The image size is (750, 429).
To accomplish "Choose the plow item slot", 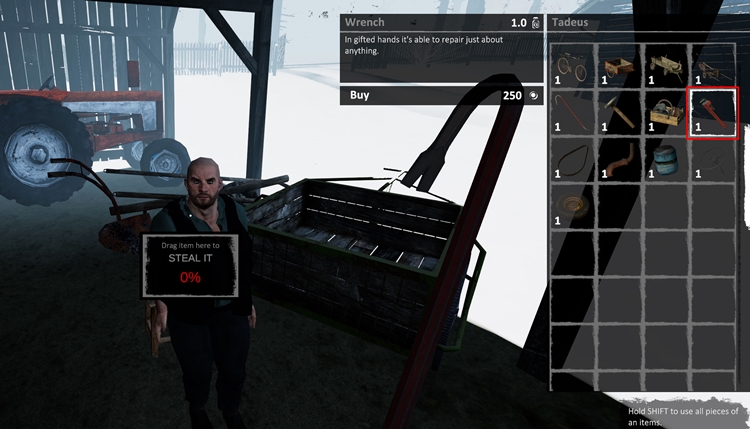I will pyautogui.click(x=714, y=66).
